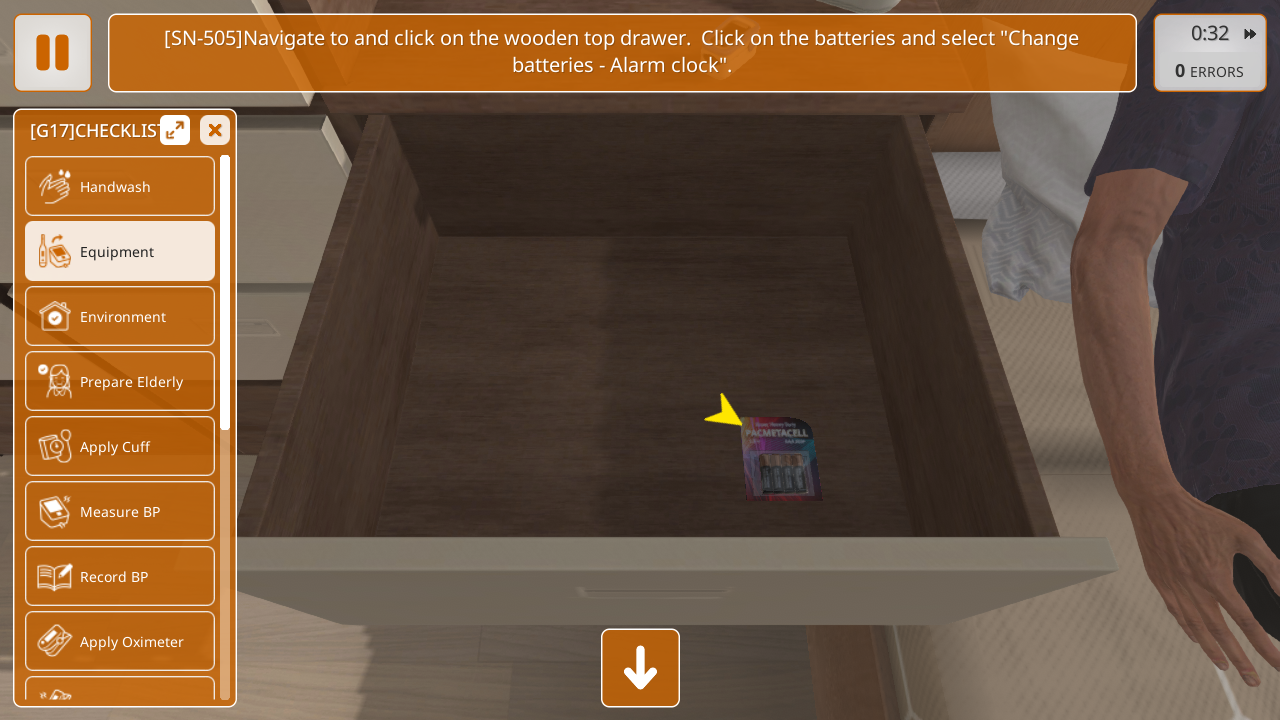Screen dimensions: 1280x720
Task: Choose the Environment checklist step
Action: [120, 317]
